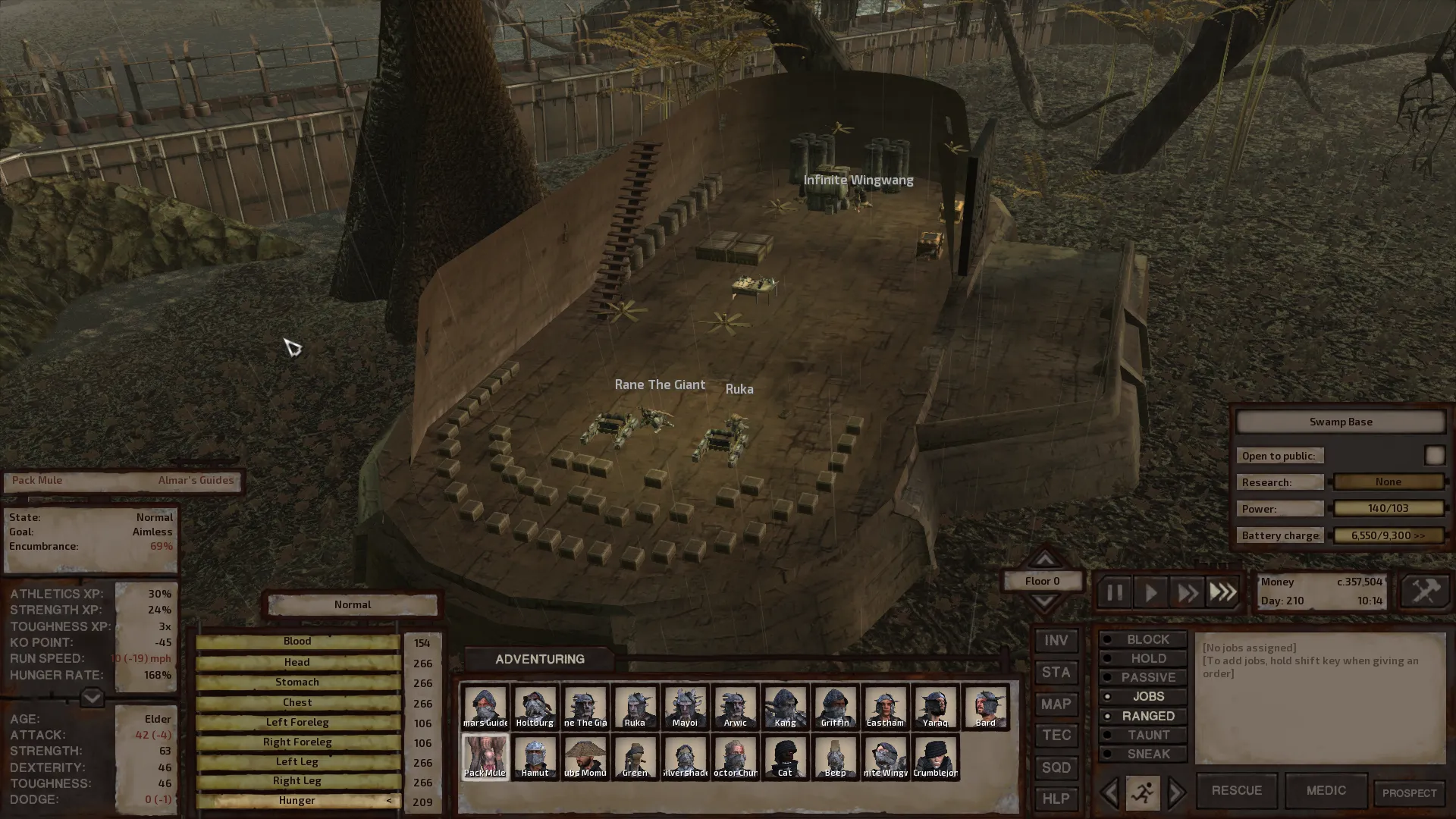Viewport: 1456px width, 819px height.
Task: Open the INV inventory panel
Action: (1056, 641)
